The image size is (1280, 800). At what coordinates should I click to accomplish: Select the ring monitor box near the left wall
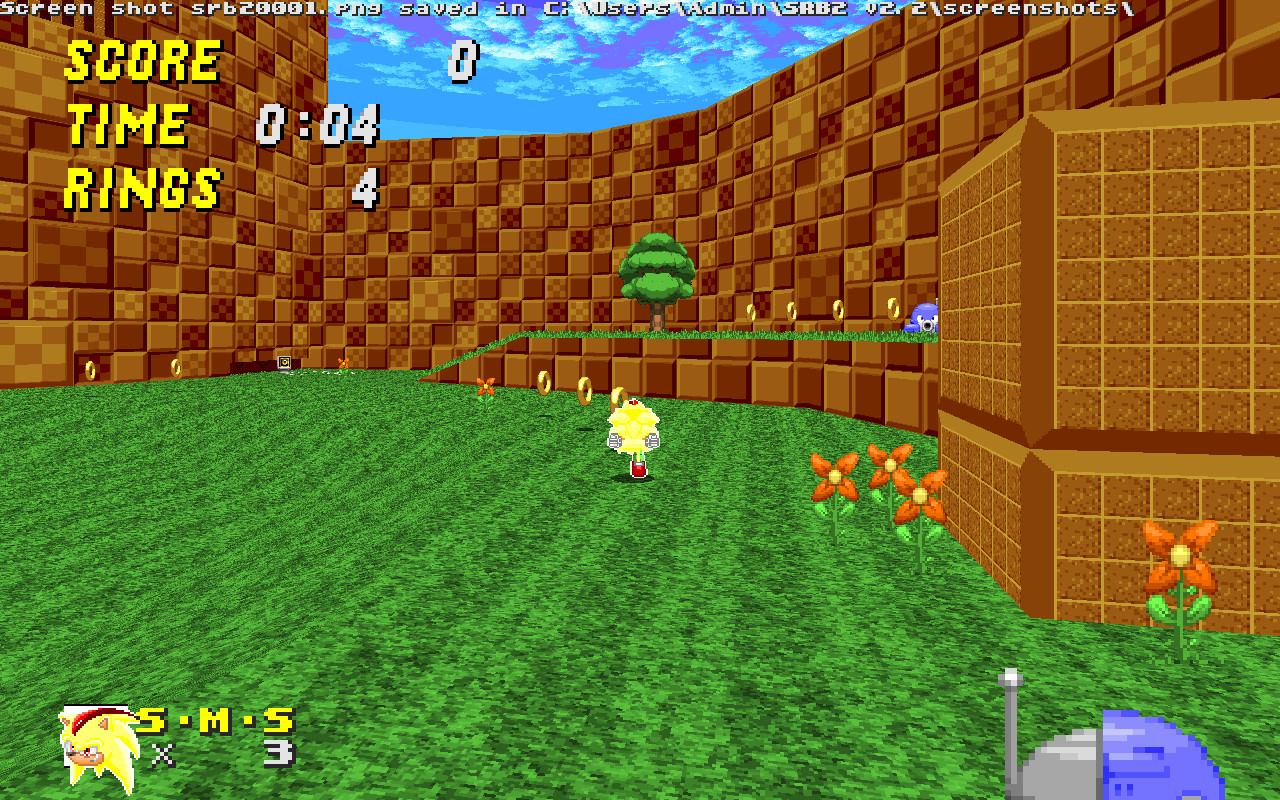pos(284,360)
